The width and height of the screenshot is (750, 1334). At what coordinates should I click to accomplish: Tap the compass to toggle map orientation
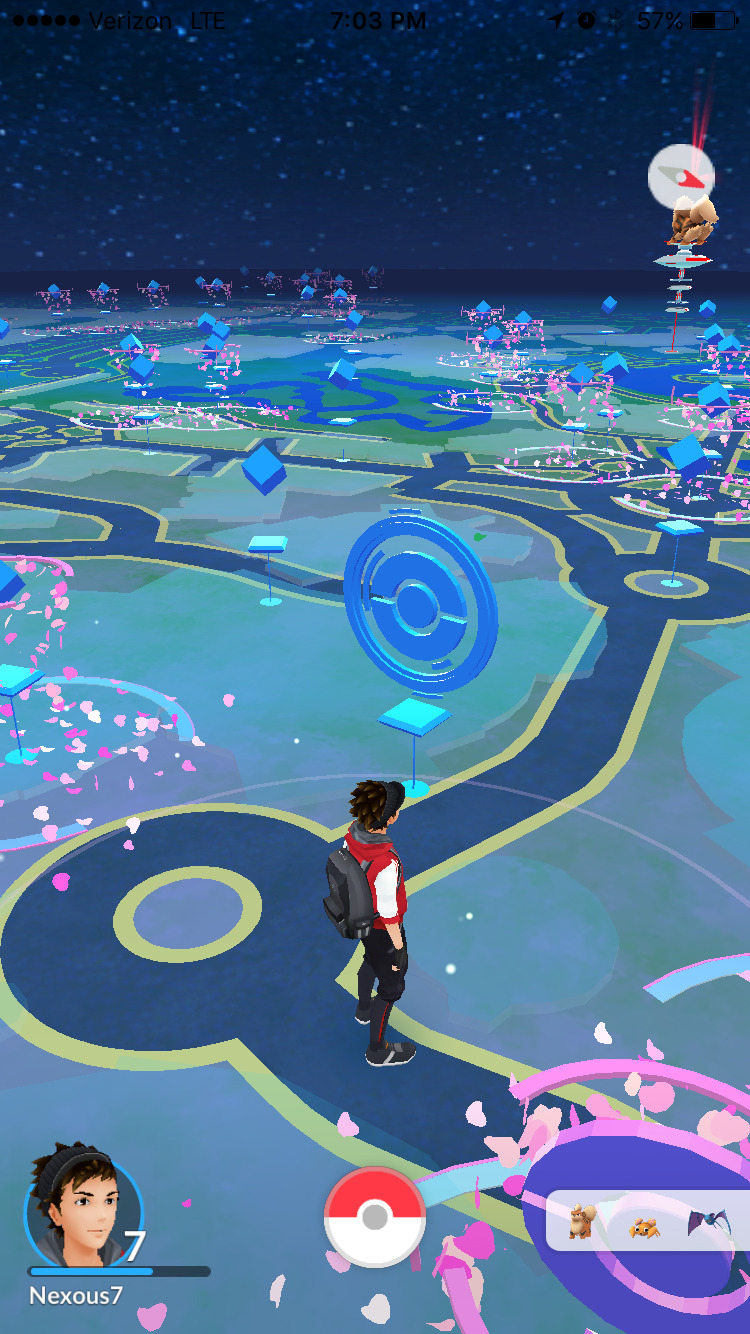(681, 177)
